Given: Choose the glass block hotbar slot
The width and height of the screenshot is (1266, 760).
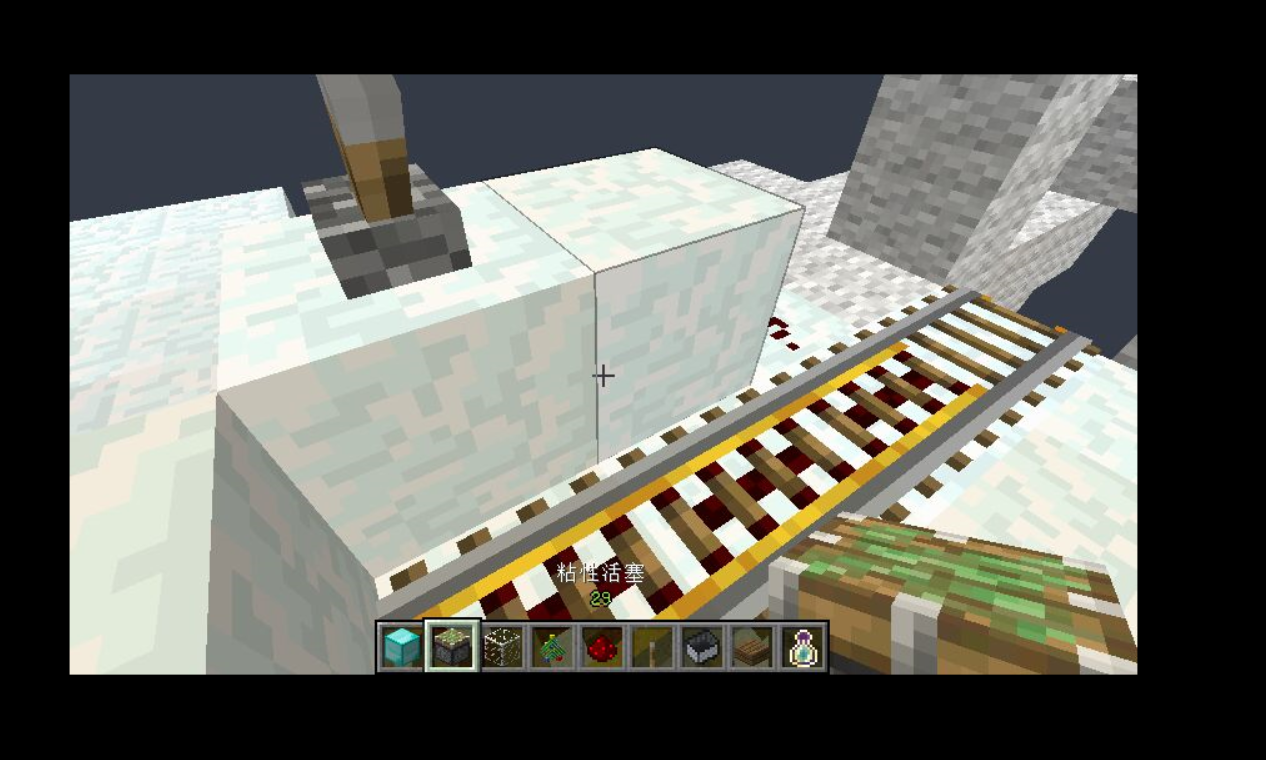Looking at the screenshot, I should (x=502, y=647).
